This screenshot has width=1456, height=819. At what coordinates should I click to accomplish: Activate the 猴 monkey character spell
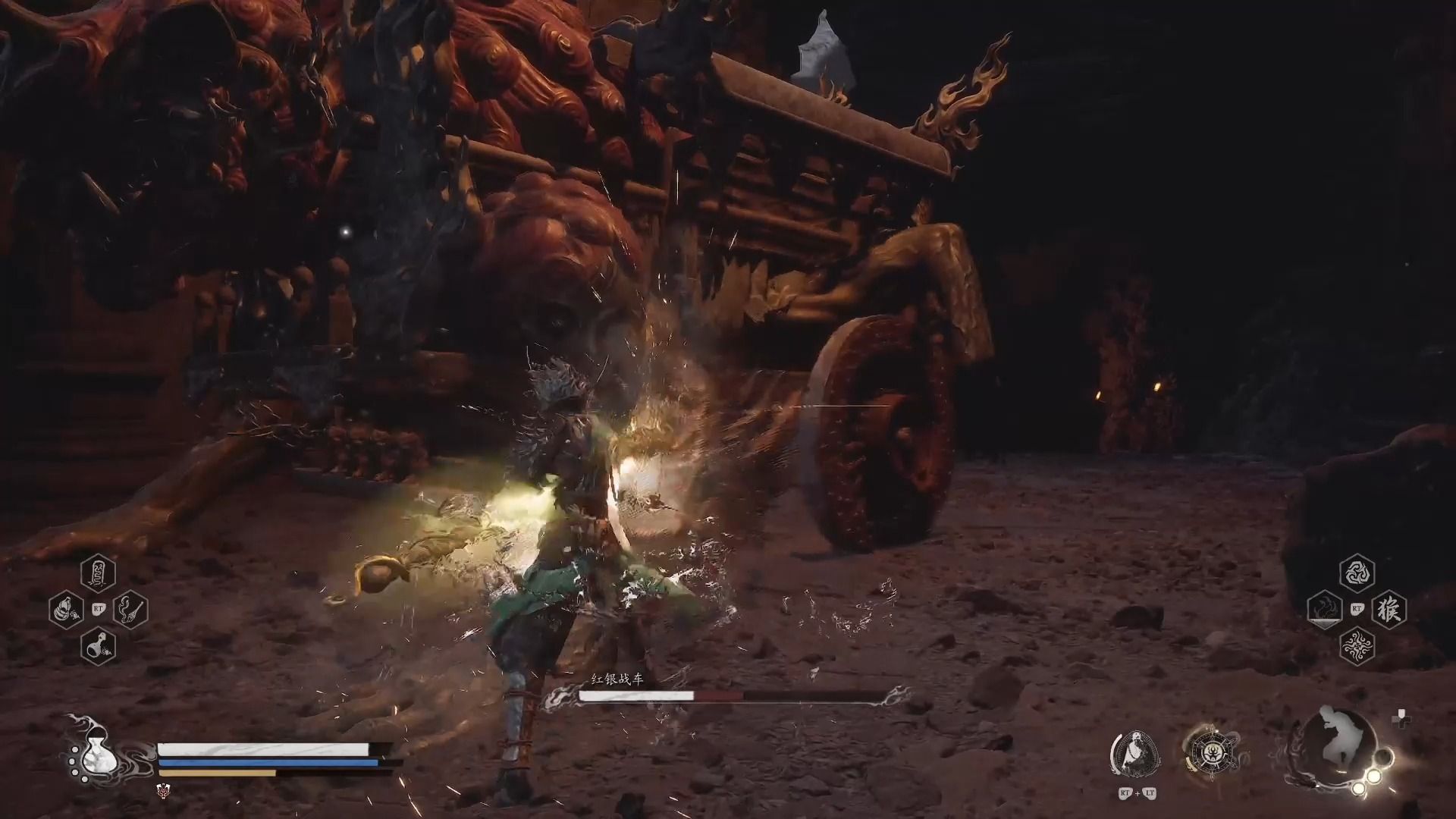[1389, 610]
